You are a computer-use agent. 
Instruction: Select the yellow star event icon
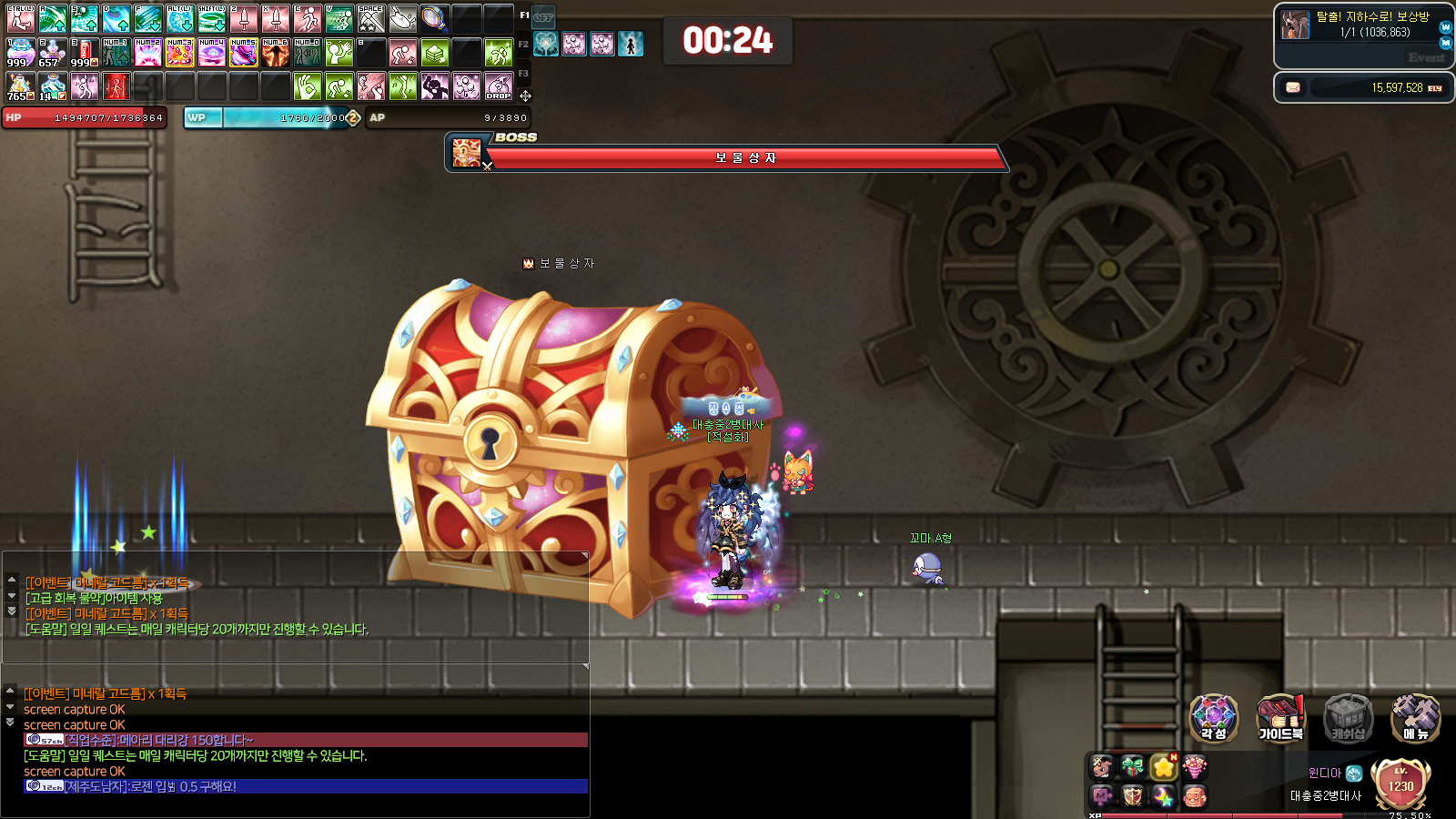[x=1163, y=767]
